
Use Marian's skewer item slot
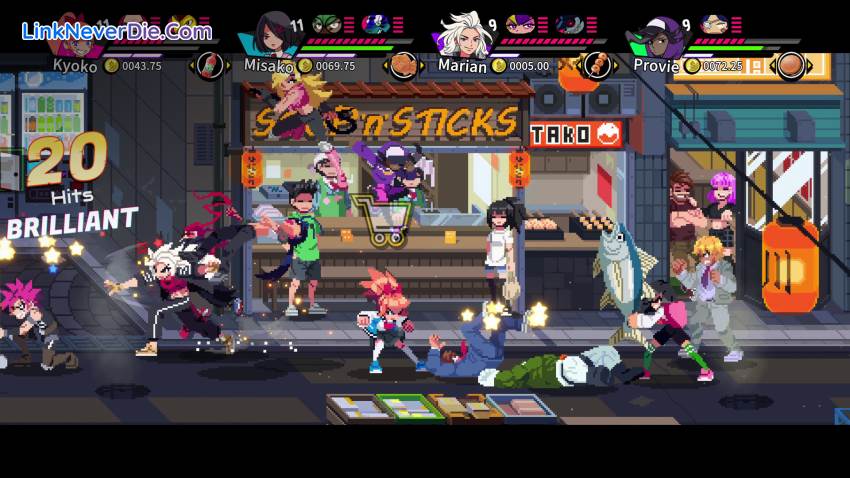(596, 66)
